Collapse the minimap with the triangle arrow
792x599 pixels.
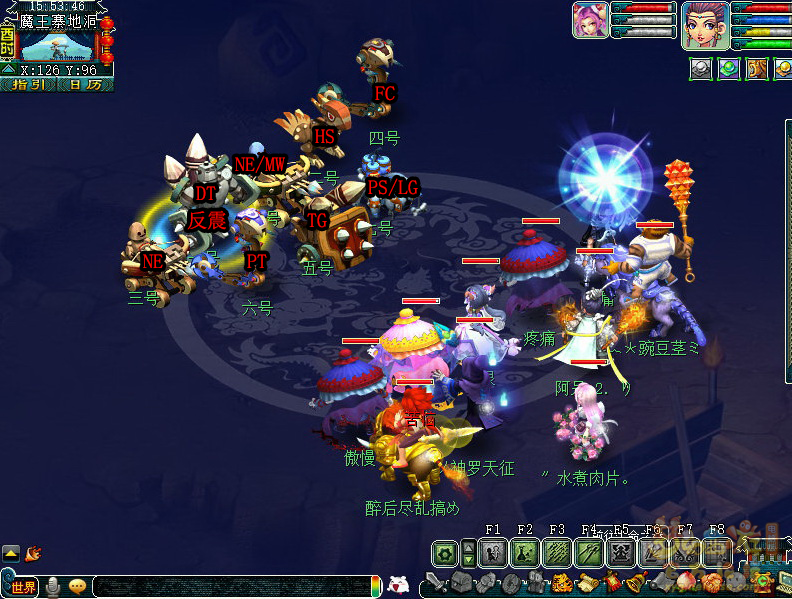(x=7, y=70)
